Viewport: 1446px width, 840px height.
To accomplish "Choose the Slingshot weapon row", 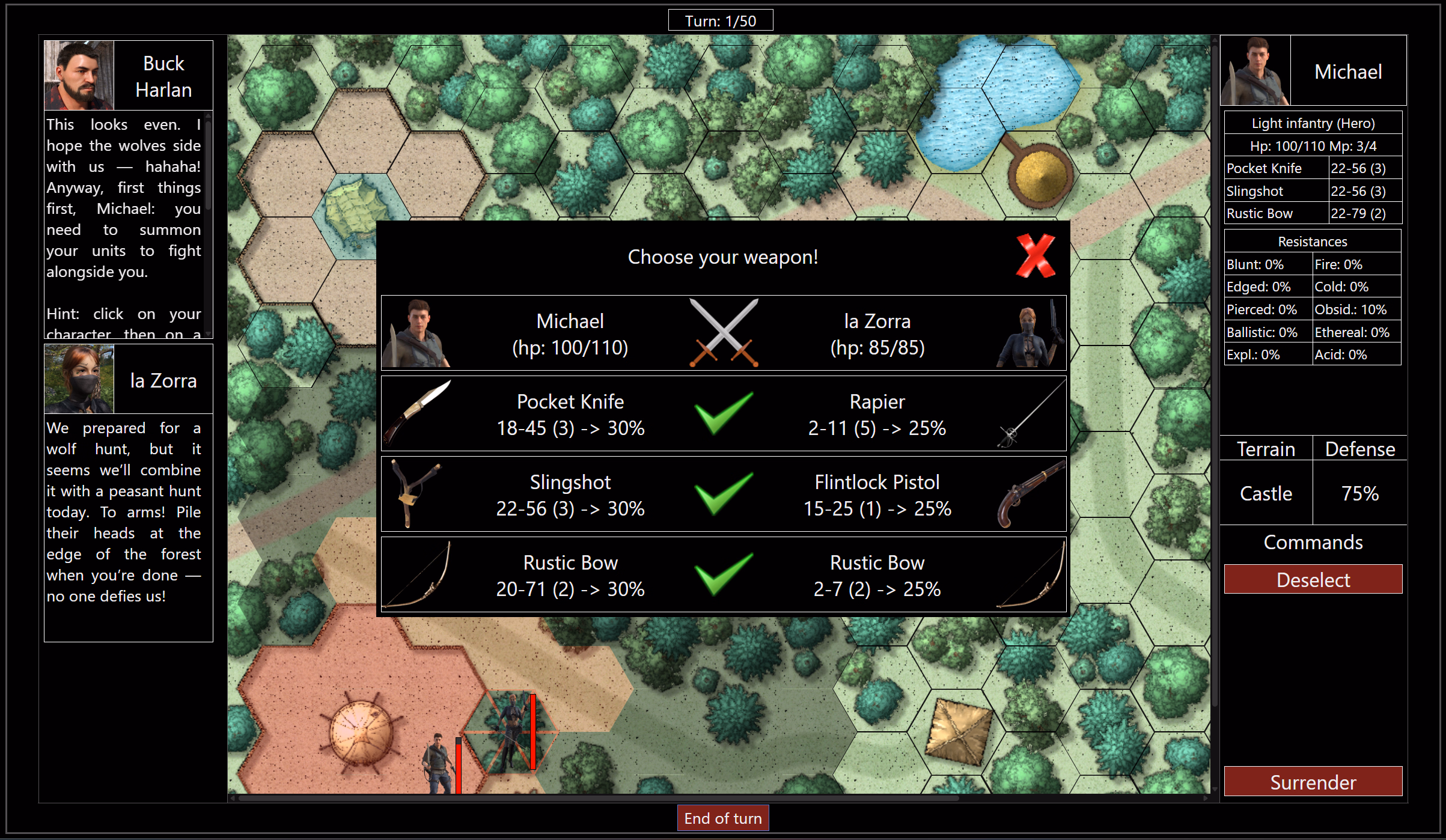I will coord(723,495).
